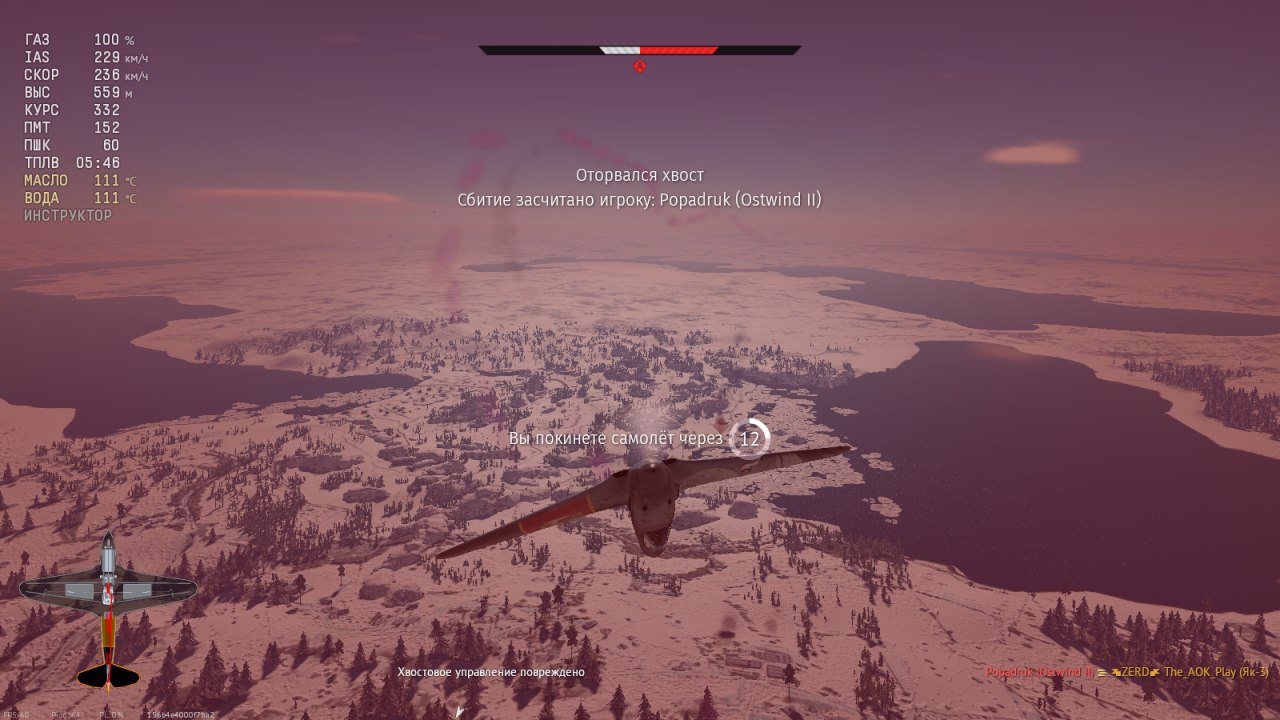1280x720 pixels.
Task: Click the aircraft damage indicator diagram
Action: (x=108, y=610)
